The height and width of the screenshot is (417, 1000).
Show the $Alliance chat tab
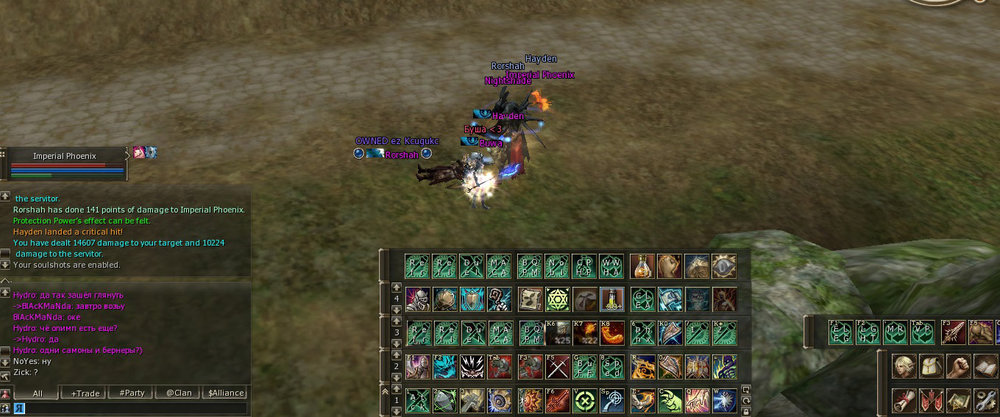[226, 393]
